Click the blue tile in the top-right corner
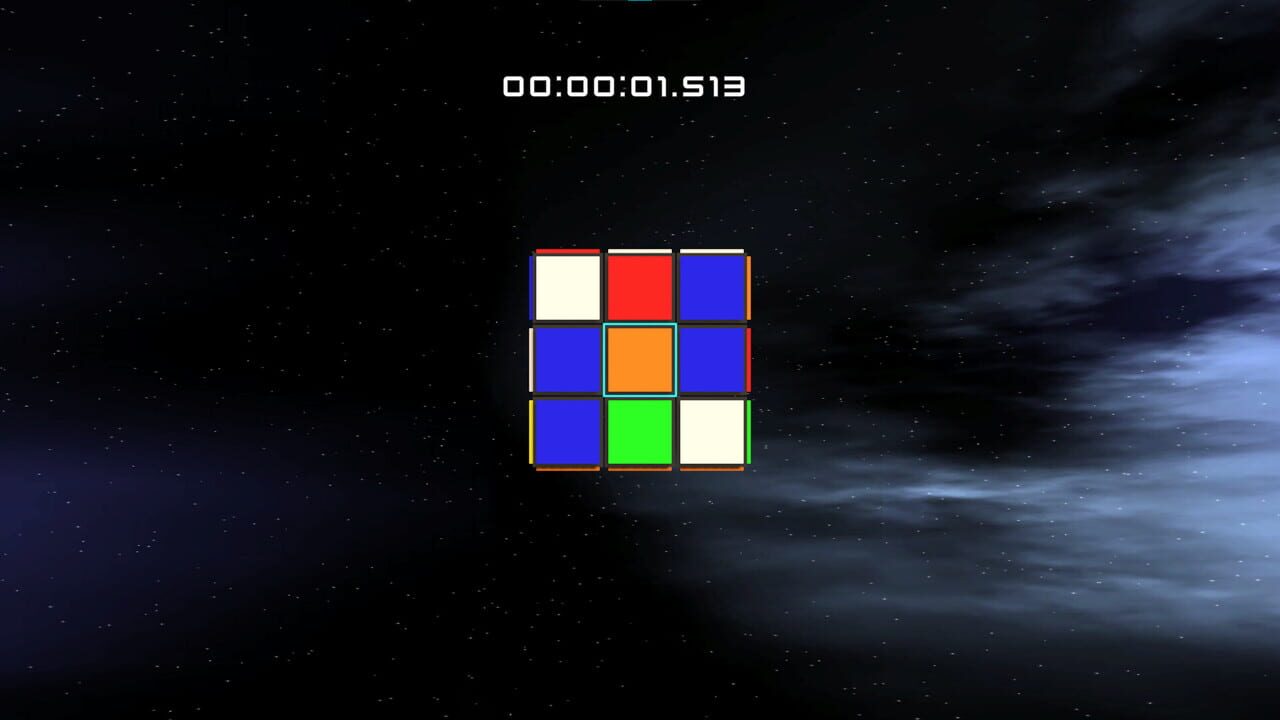 [x=712, y=286]
